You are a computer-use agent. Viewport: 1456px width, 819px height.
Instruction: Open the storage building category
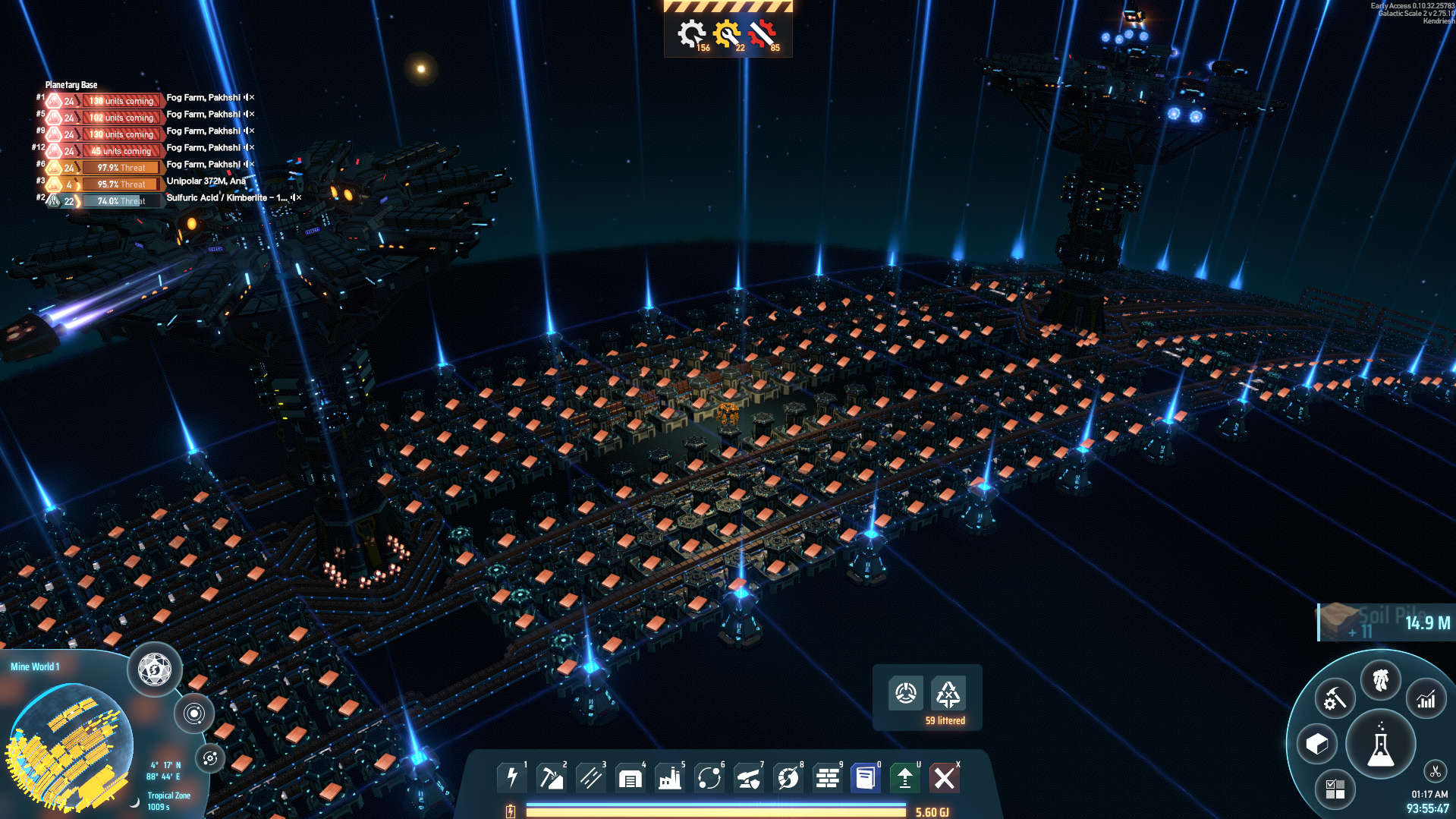(x=630, y=778)
